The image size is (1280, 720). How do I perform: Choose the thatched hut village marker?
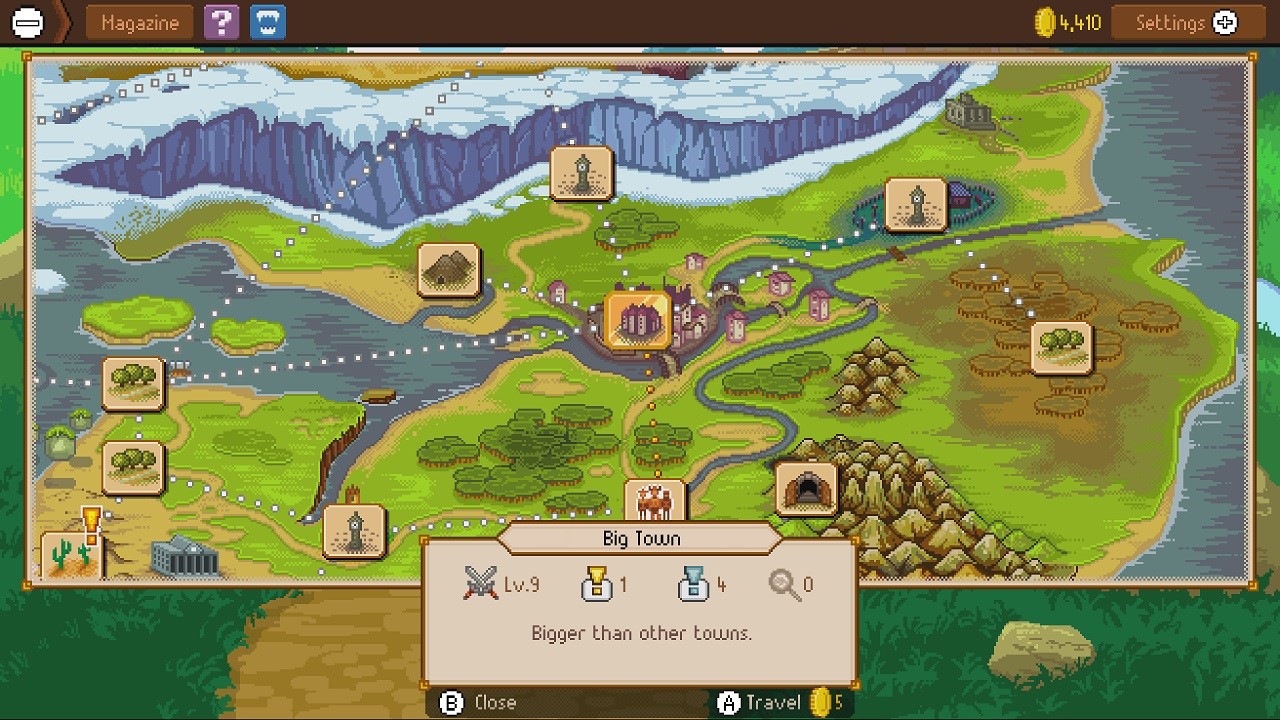click(x=448, y=270)
